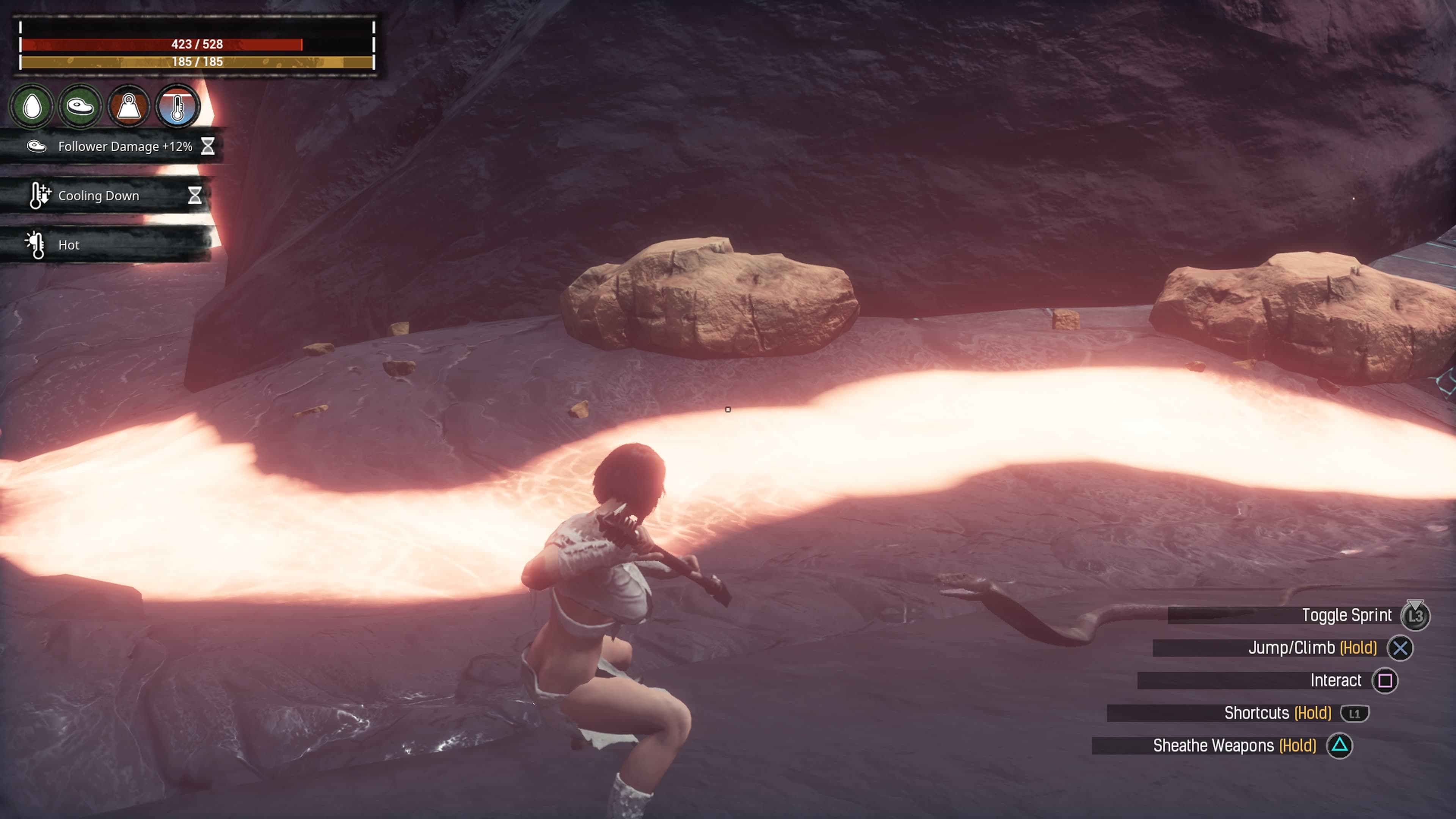Select the hunger meat icon
Screen dimensions: 1456x819
(80, 106)
